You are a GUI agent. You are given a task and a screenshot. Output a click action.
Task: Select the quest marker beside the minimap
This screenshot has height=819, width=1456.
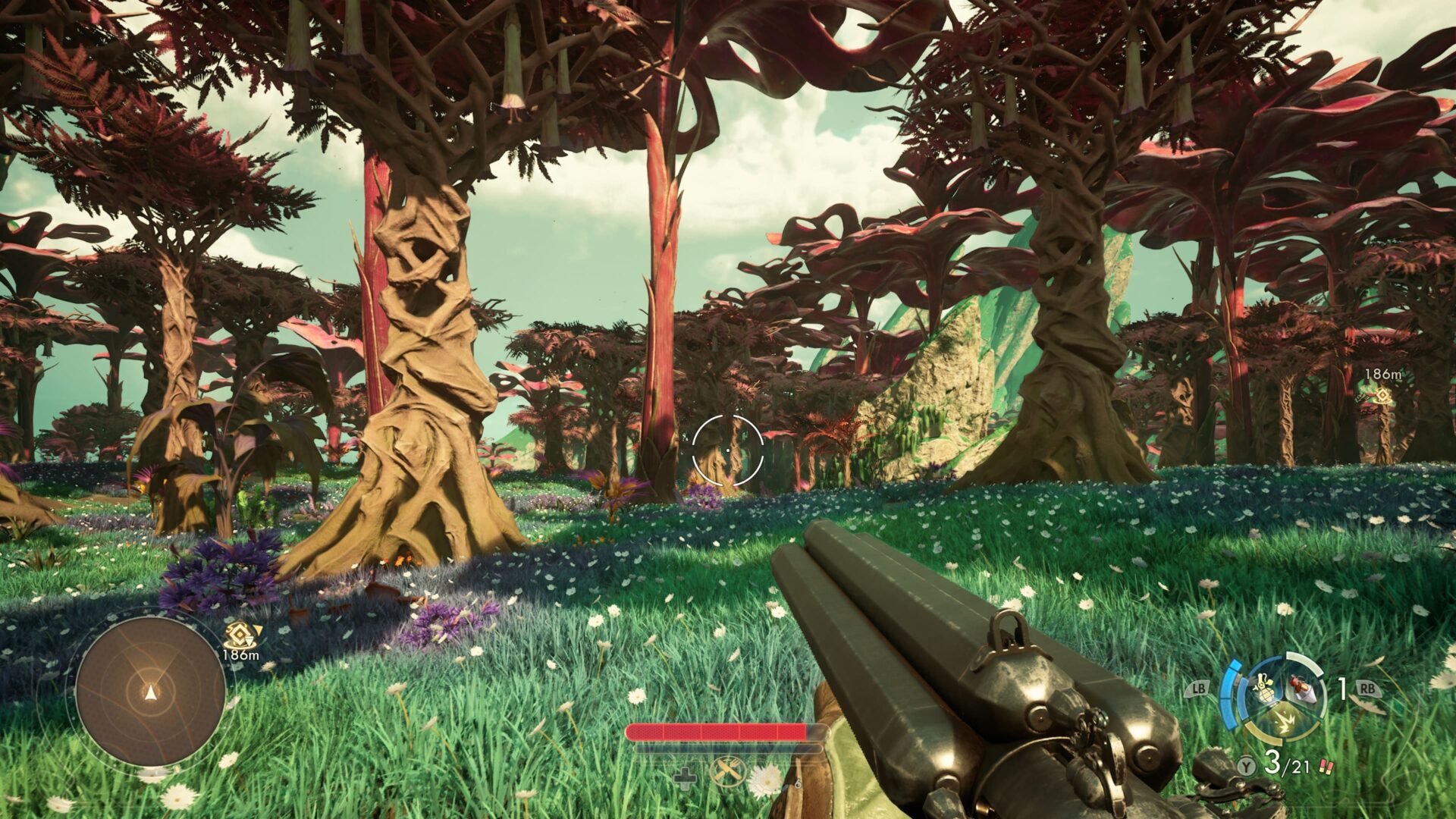(239, 635)
